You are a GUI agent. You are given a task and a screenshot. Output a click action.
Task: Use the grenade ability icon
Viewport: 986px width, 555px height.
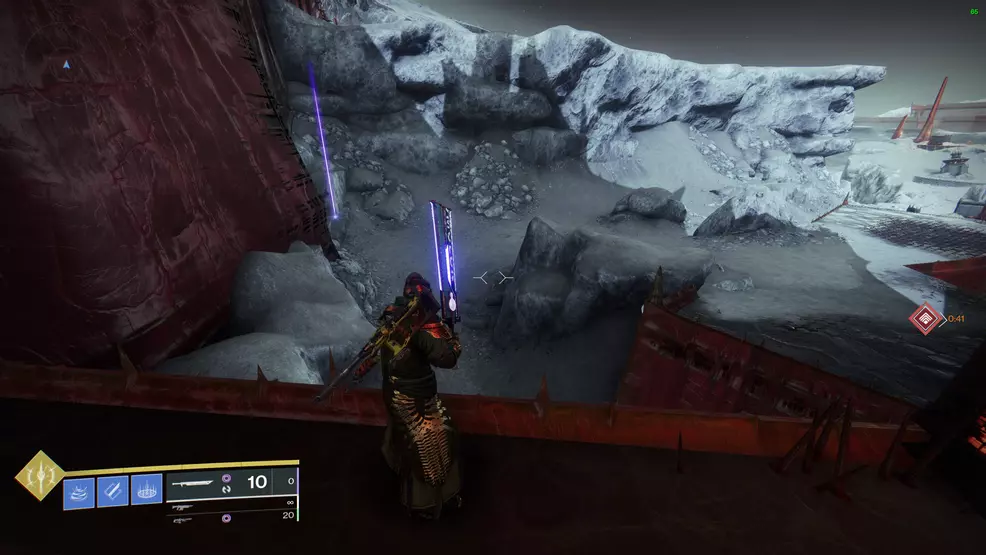point(80,491)
